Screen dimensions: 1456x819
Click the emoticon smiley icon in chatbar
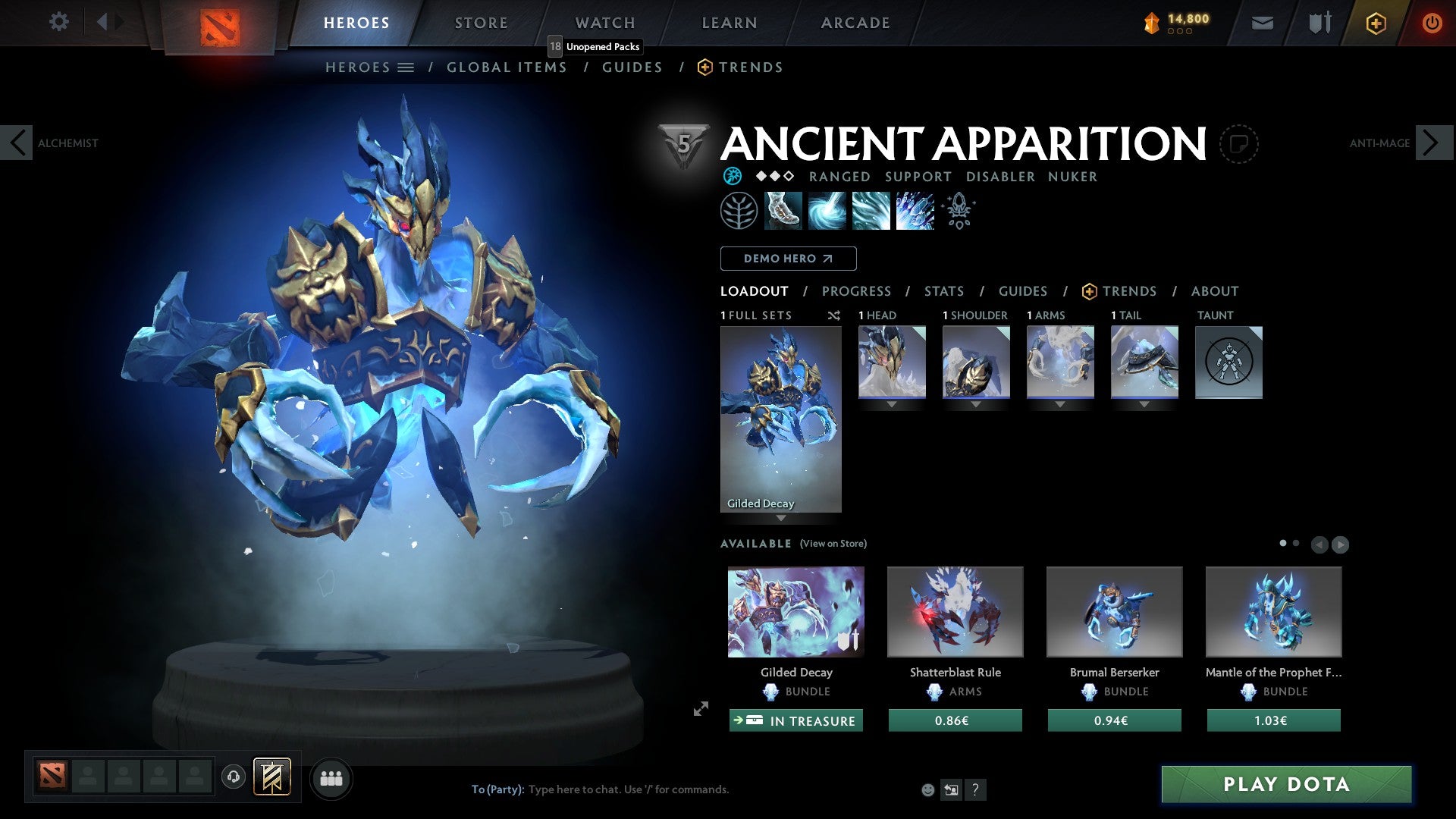[x=927, y=789]
